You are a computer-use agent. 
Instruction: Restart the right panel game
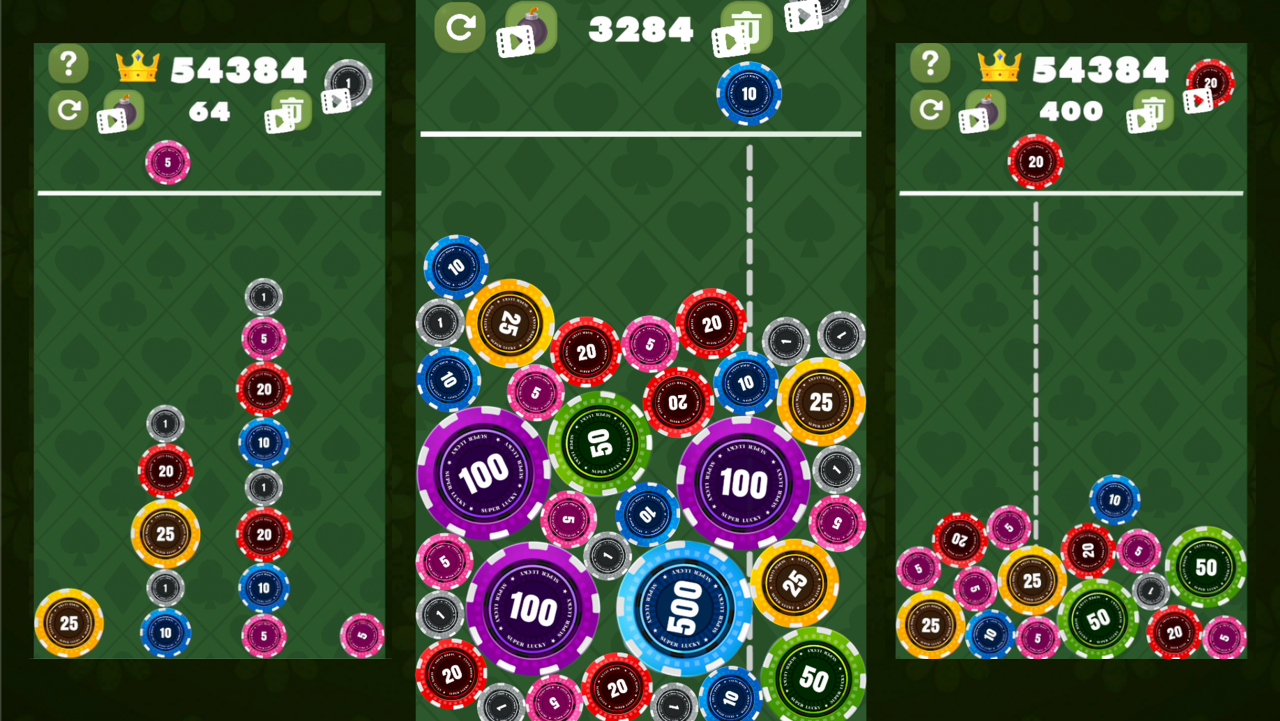coord(929,110)
